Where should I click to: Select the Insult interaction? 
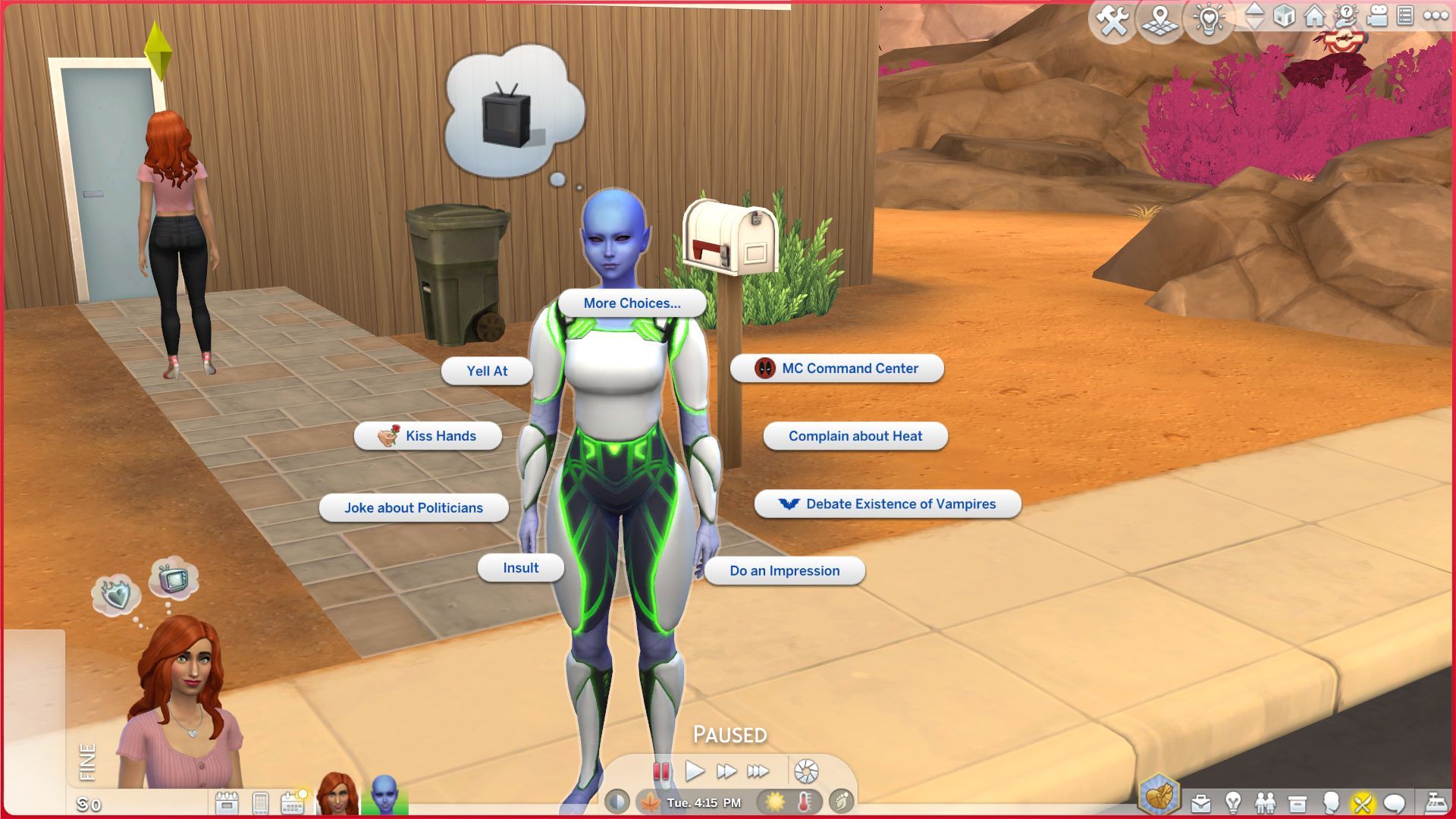coord(520,567)
